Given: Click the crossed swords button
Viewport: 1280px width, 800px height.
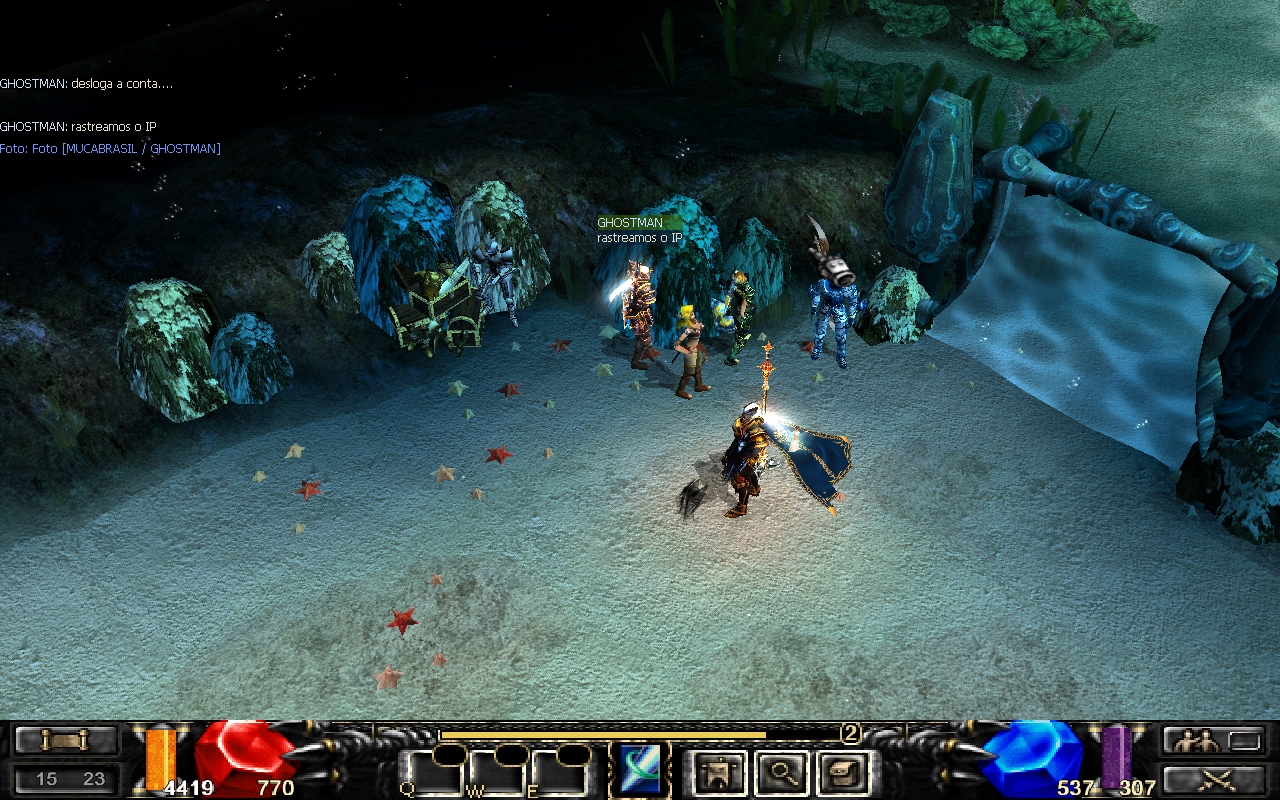Looking at the screenshot, I should pyautogui.click(x=1212, y=778).
